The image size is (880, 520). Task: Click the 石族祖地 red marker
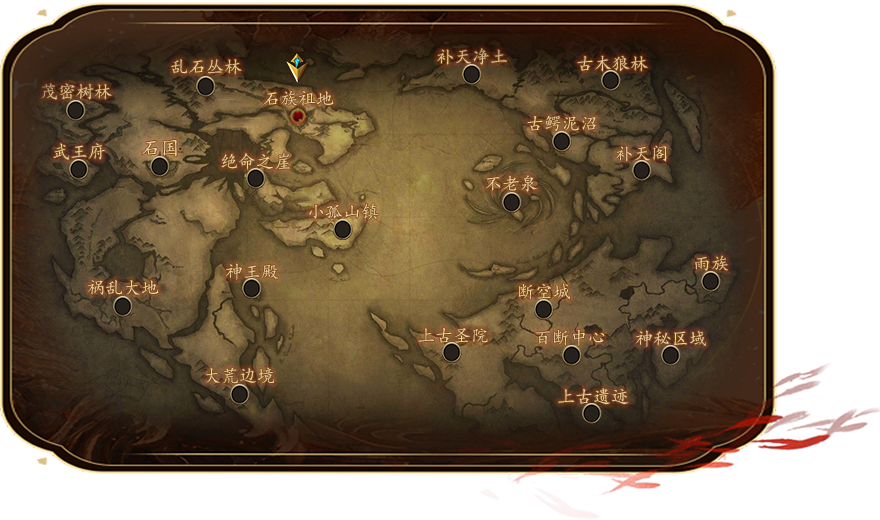(x=299, y=116)
